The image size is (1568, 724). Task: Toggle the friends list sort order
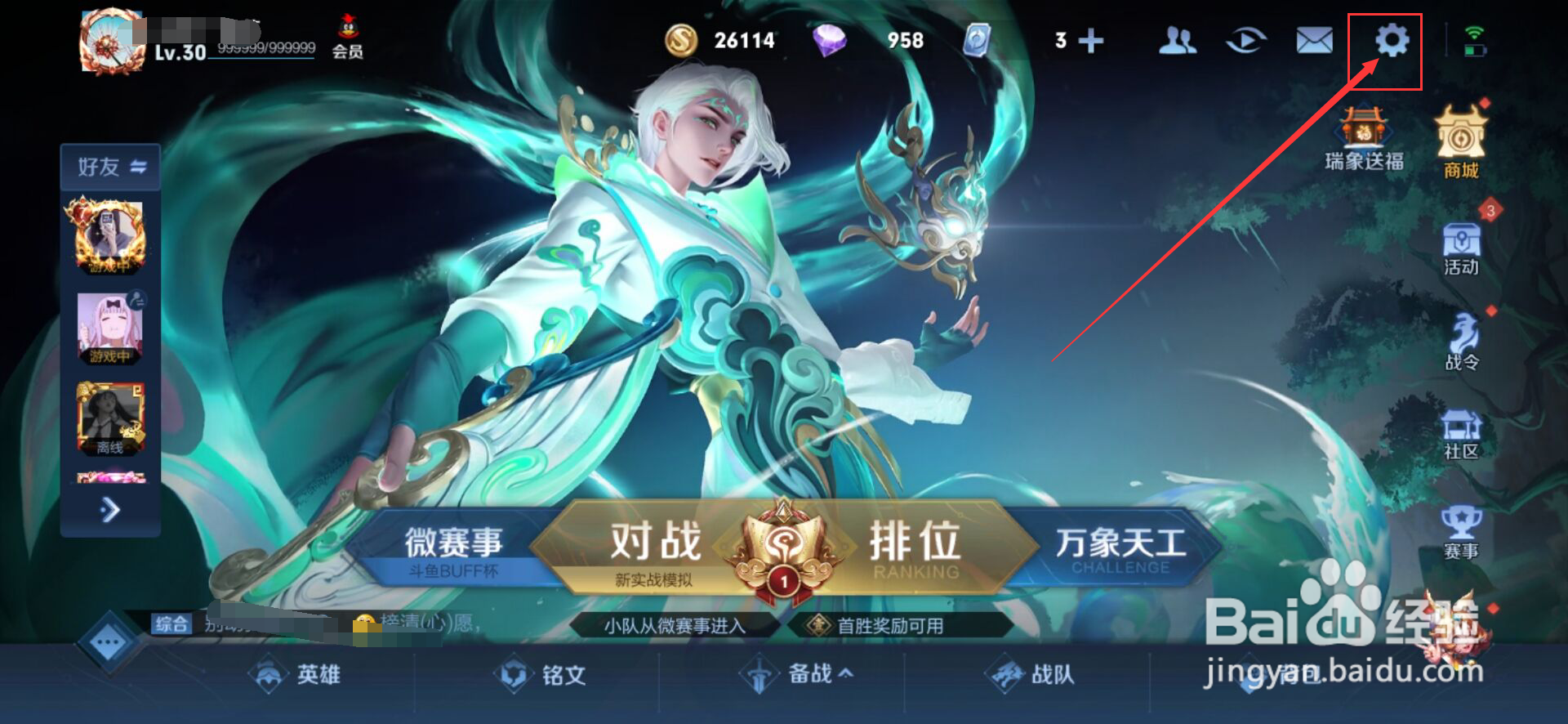pyautogui.click(x=137, y=166)
